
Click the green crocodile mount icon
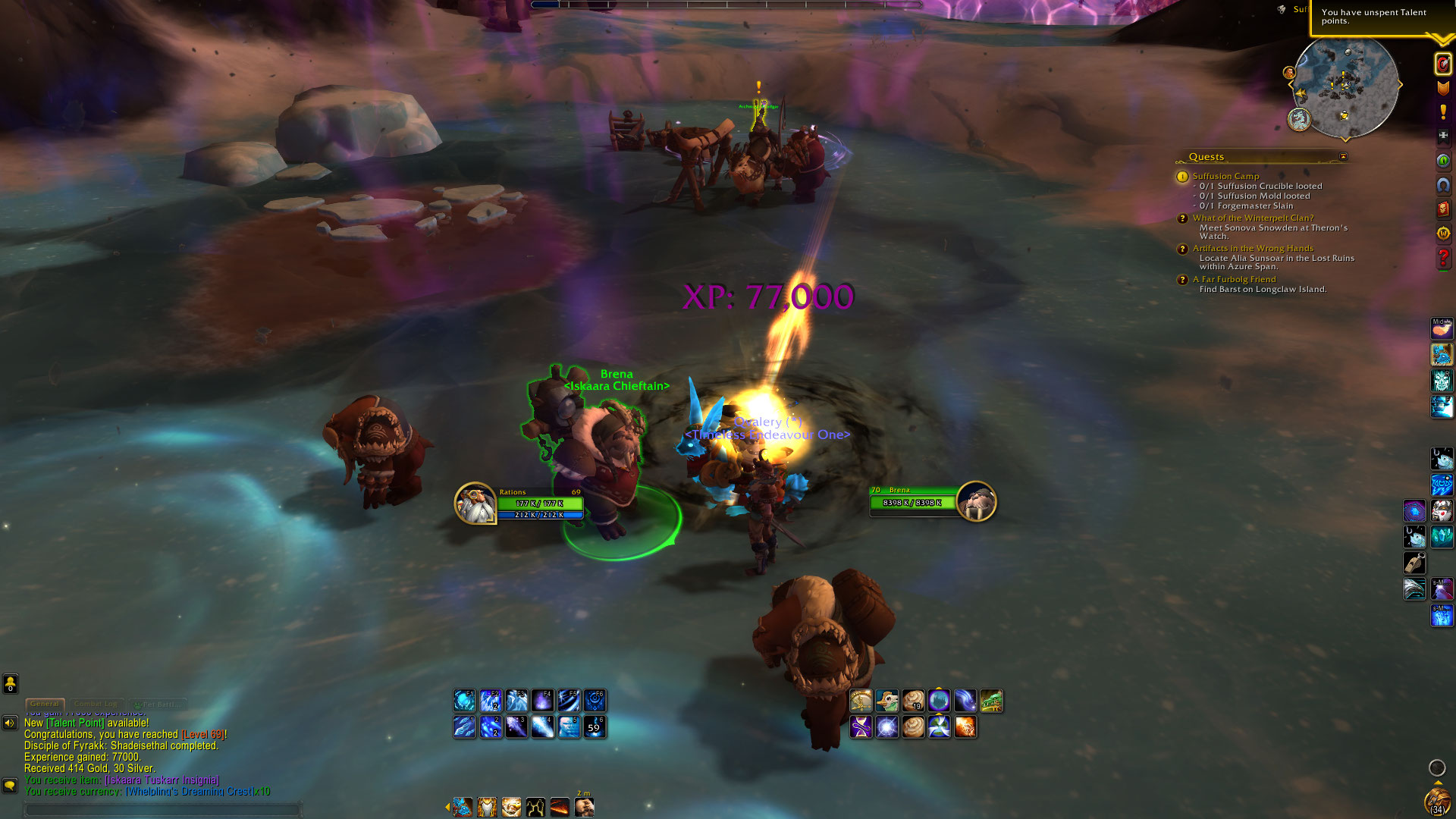[991, 701]
